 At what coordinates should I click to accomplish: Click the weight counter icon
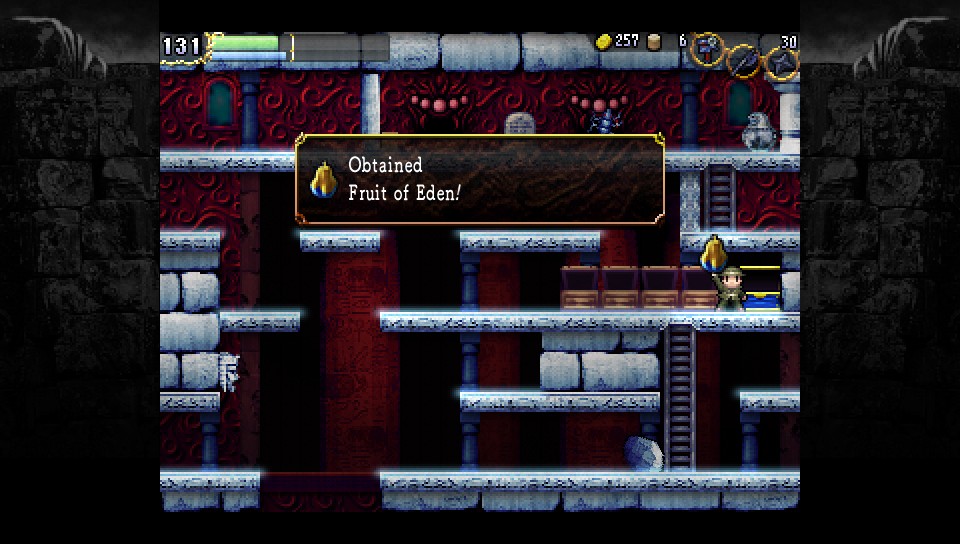pos(655,41)
